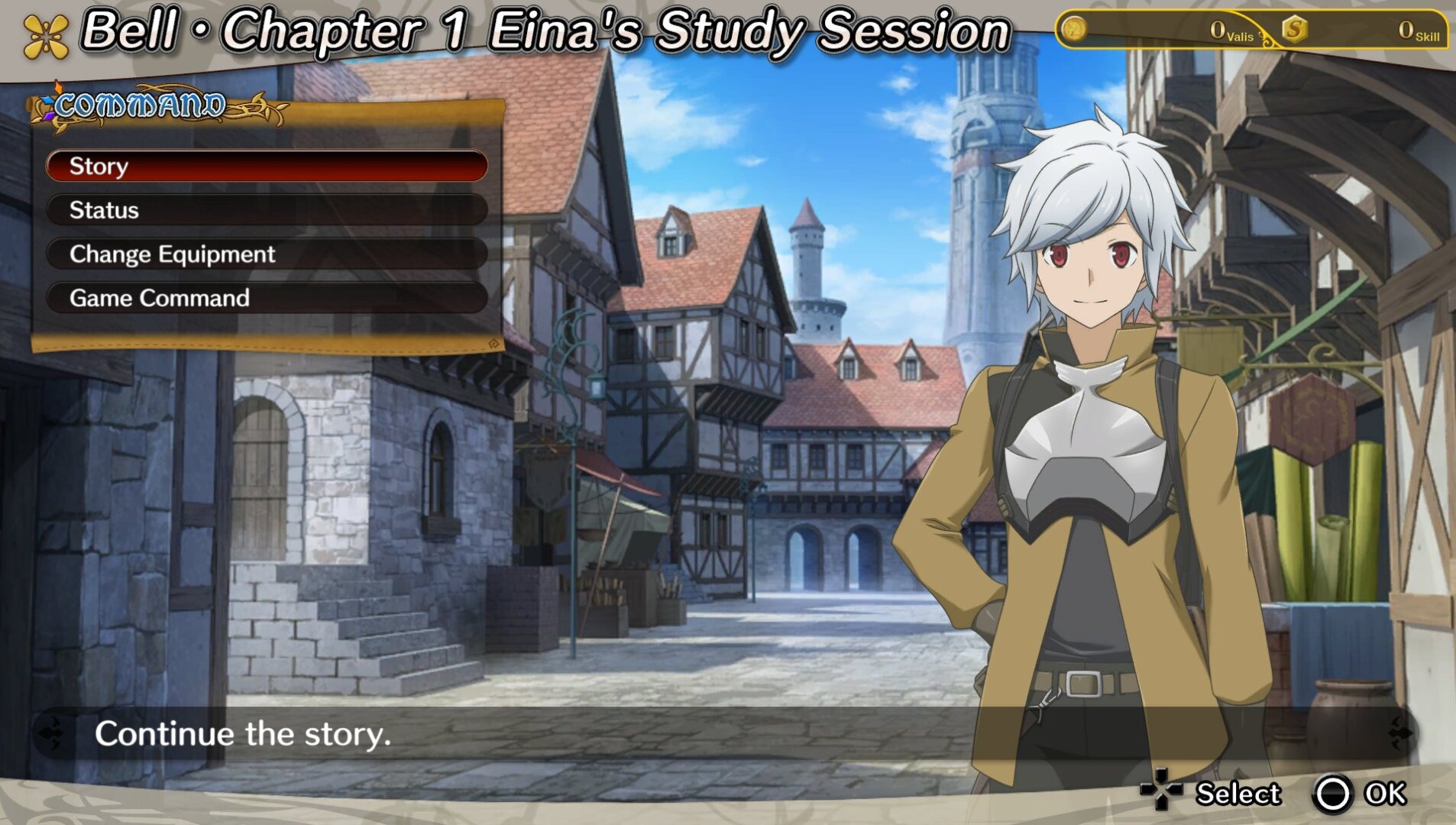
Task: Choose Change Equipment from the command list
Action: click(267, 254)
